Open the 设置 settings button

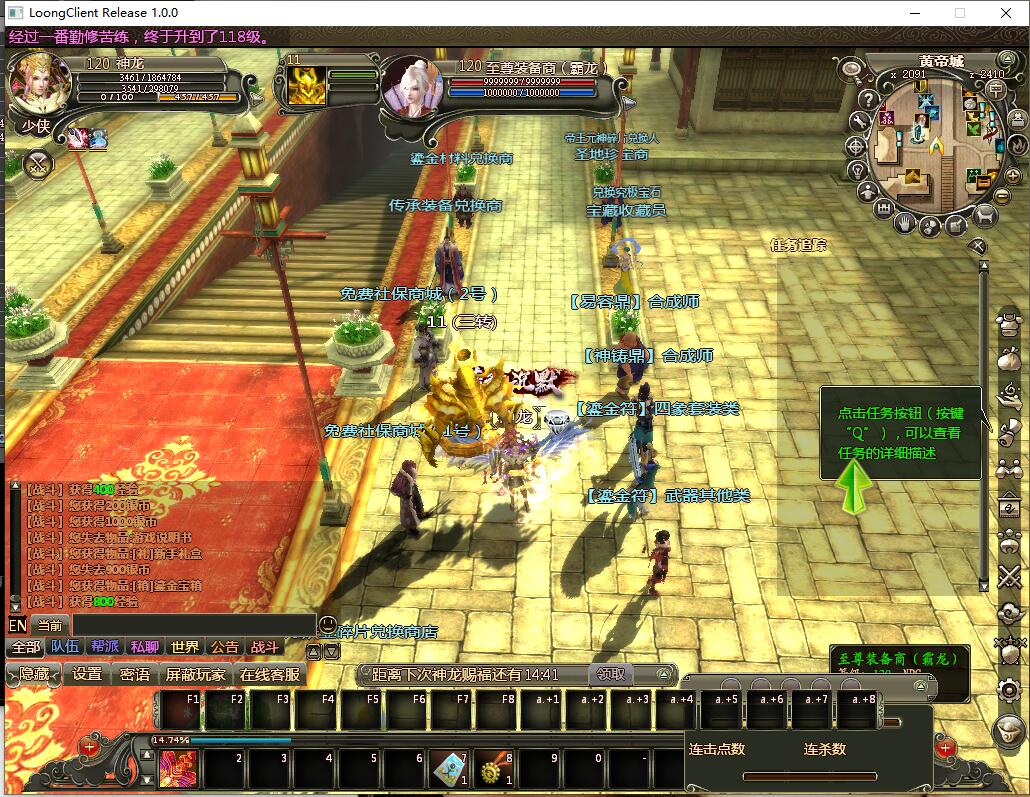click(x=87, y=674)
